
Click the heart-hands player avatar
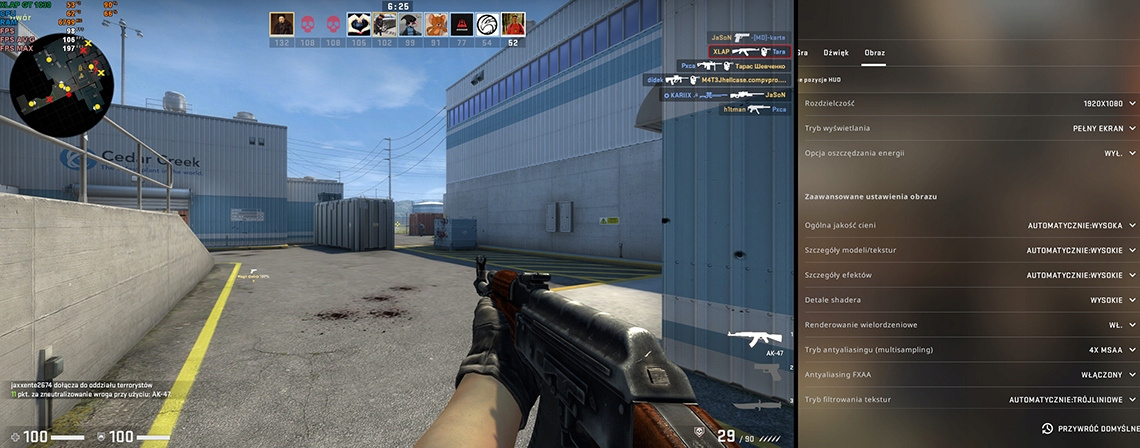(x=358, y=25)
